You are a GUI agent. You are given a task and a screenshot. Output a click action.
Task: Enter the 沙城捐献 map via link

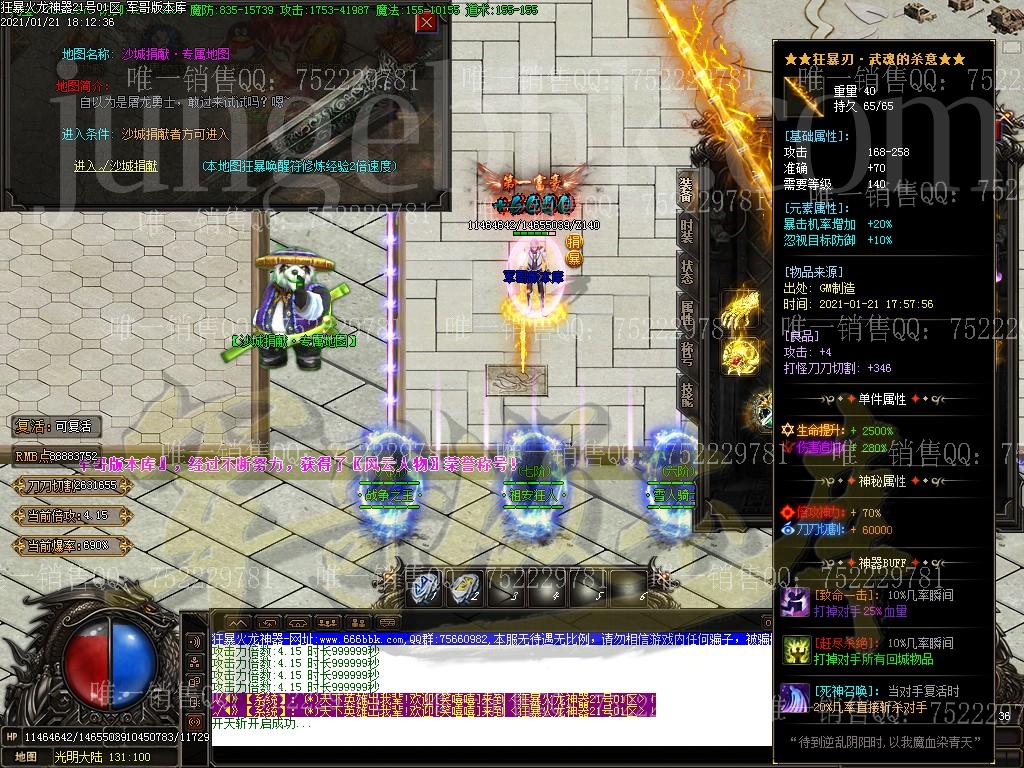[113, 166]
